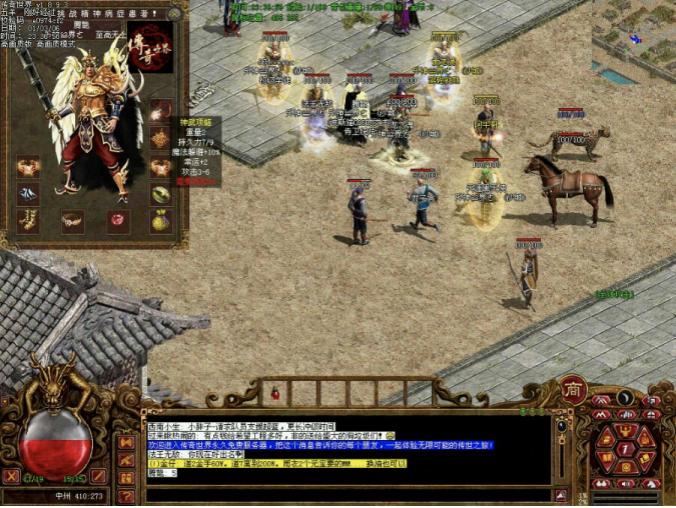Click the question mark help button
Viewport: 676px width, 508px height.
(x=127, y=495)
